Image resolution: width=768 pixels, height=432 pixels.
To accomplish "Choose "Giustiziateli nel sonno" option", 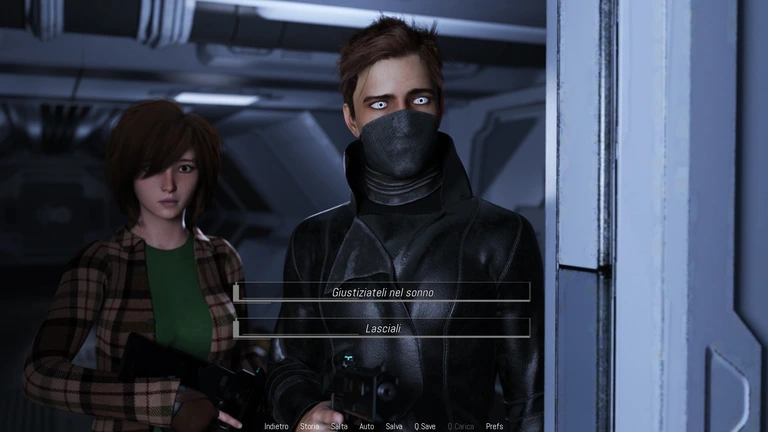I will [x=382, y=292].
